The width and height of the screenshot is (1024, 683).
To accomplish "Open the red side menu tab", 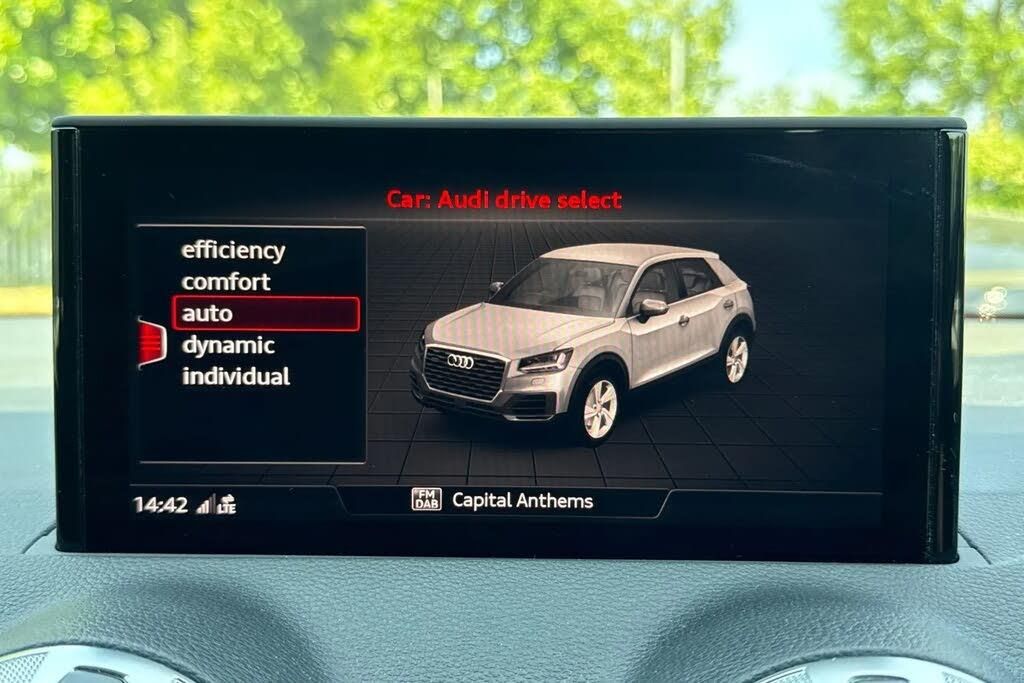I will point(151,342).
